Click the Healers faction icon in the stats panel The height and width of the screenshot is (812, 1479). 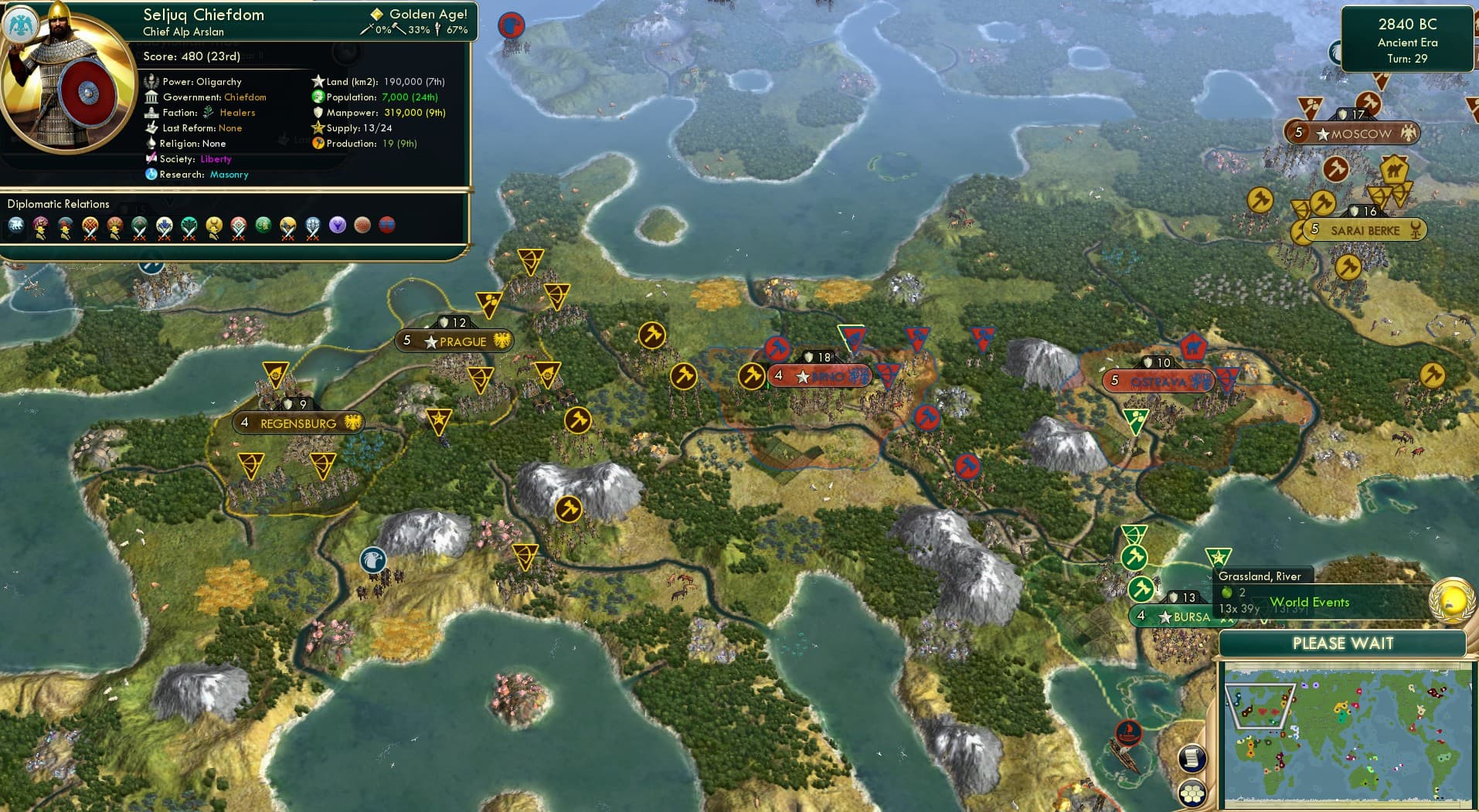click(206, 112)
